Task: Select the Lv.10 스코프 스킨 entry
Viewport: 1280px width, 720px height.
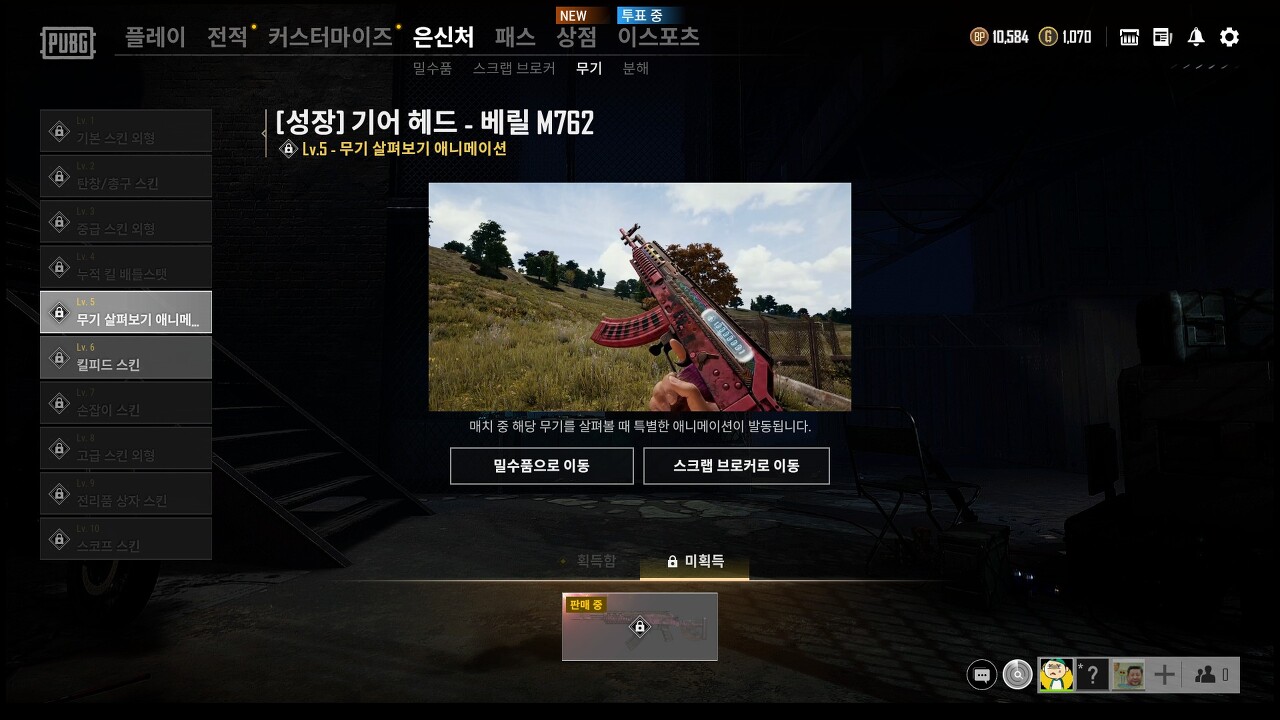Action: (x=126, y=538)
